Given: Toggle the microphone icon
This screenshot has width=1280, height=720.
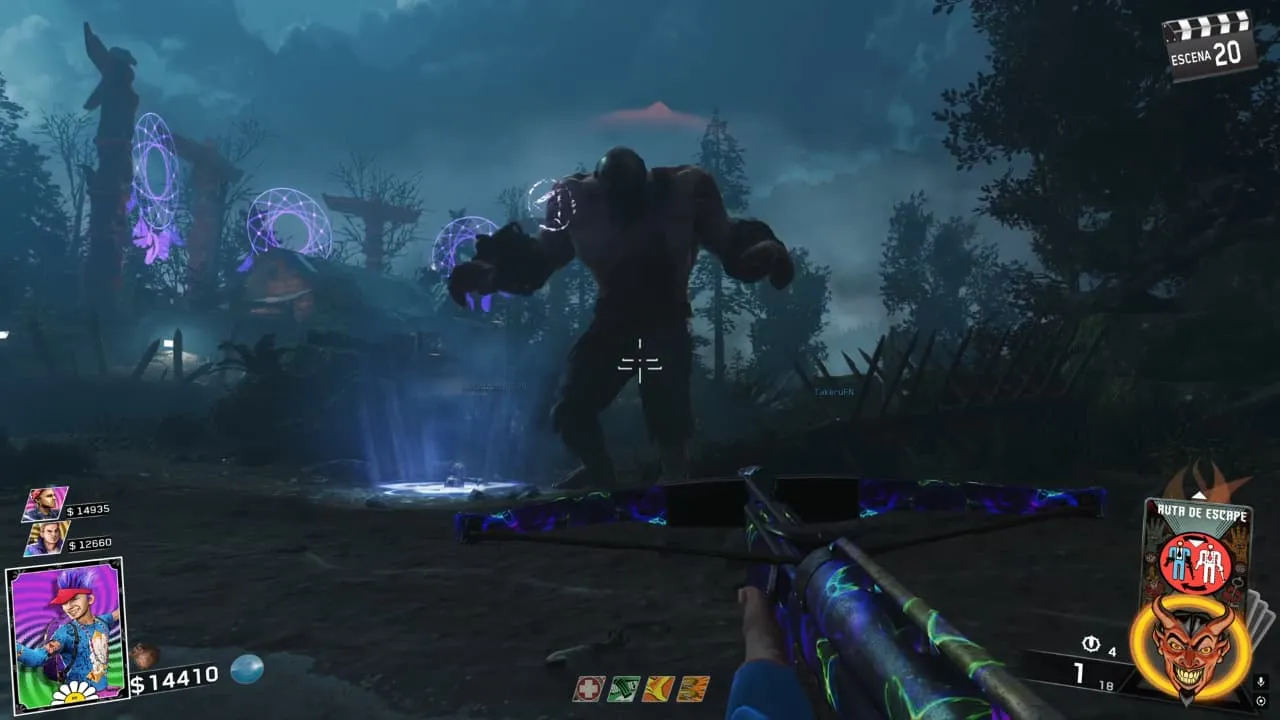Looking at the screenshot, I should [1261, 682].
